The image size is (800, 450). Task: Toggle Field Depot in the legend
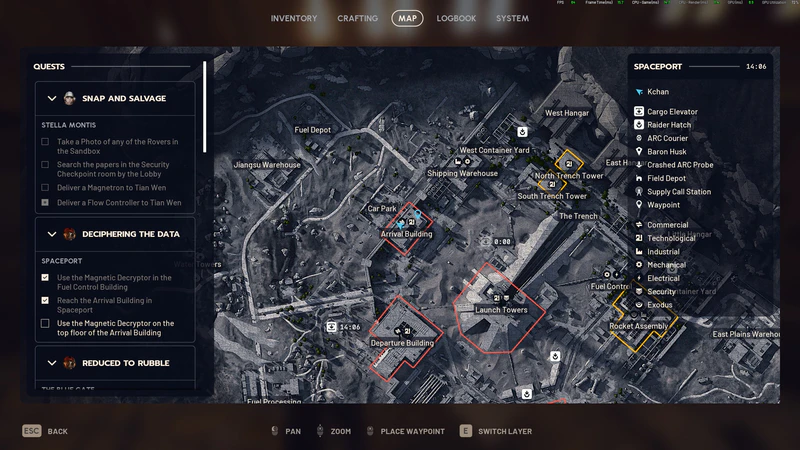click(x=666, y=178)
